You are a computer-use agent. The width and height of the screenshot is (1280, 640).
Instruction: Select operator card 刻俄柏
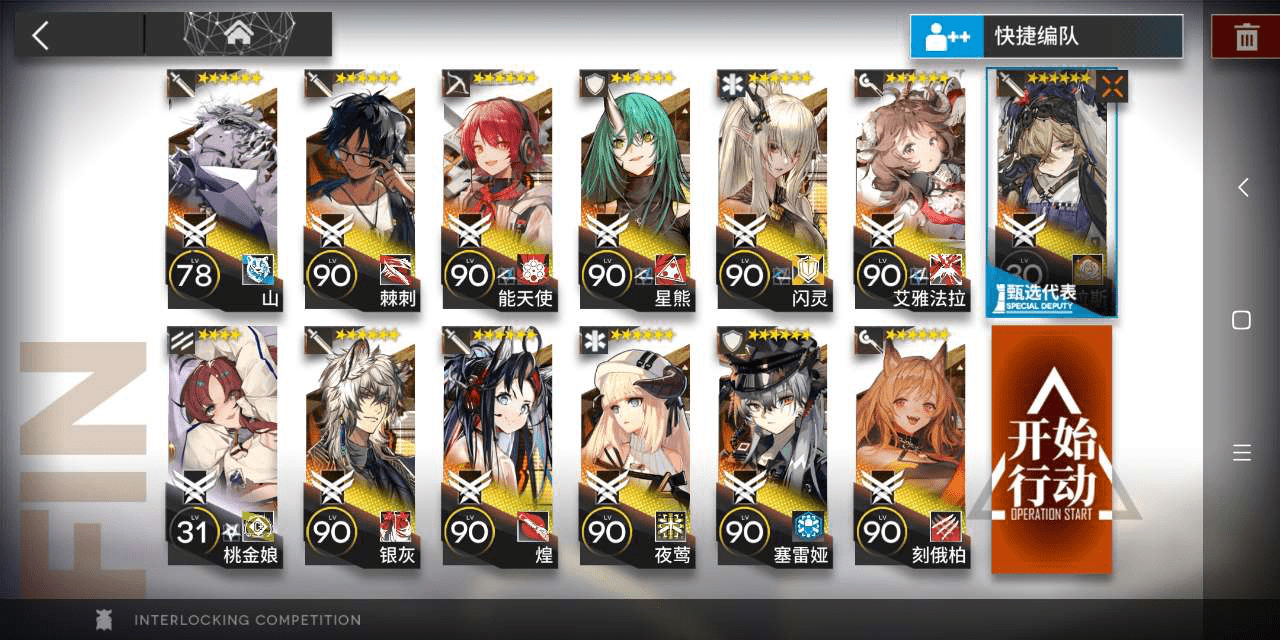pyautogui.click(x=909, y=447)
